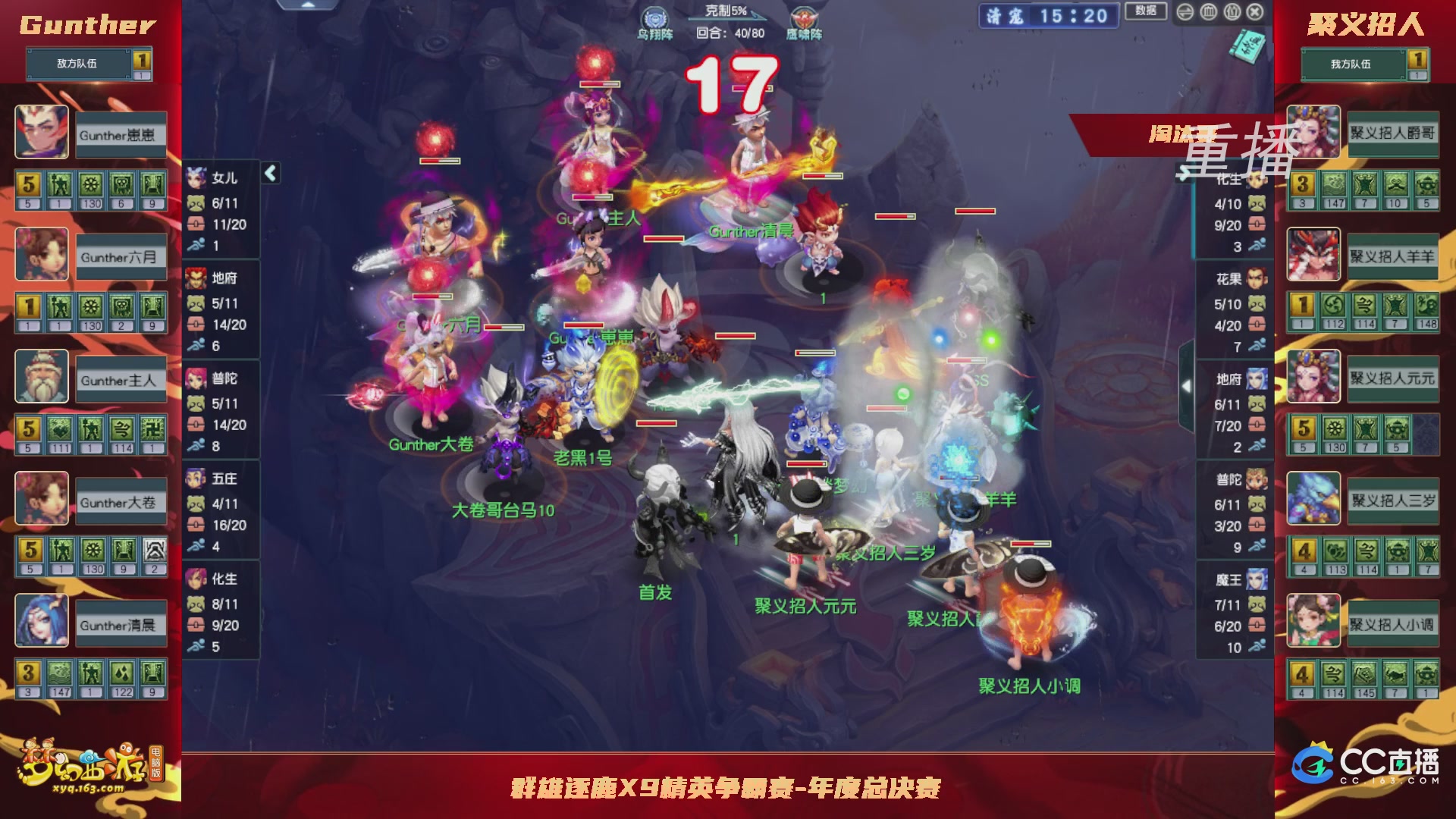Click the blue 鸟翔阵 formation emblem
Image resolution: width=1456 pixels, height=819 pixels.
pyautogui.click(x=657, y=15)
